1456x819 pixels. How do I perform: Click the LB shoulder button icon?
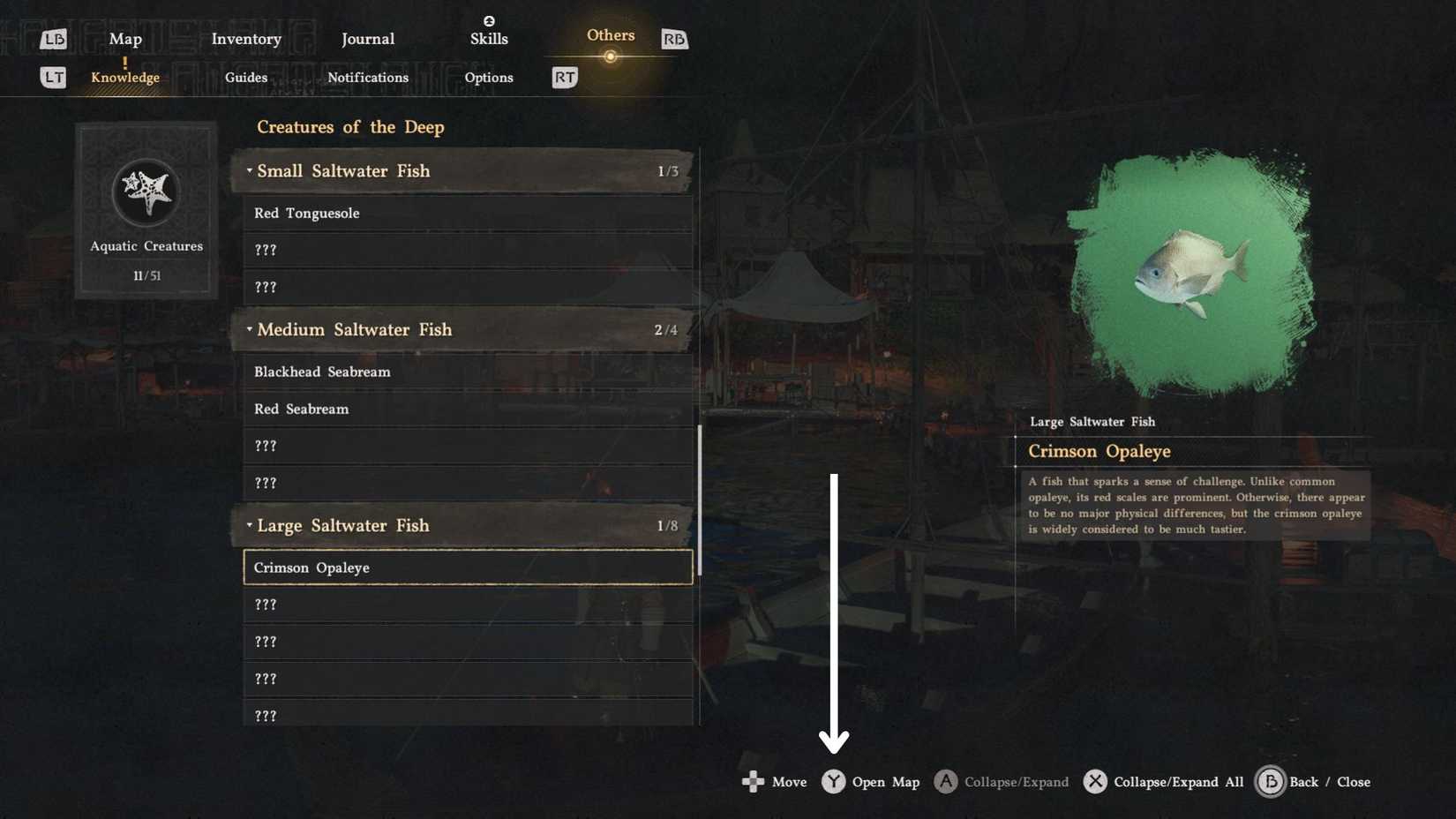coord(53,38)
